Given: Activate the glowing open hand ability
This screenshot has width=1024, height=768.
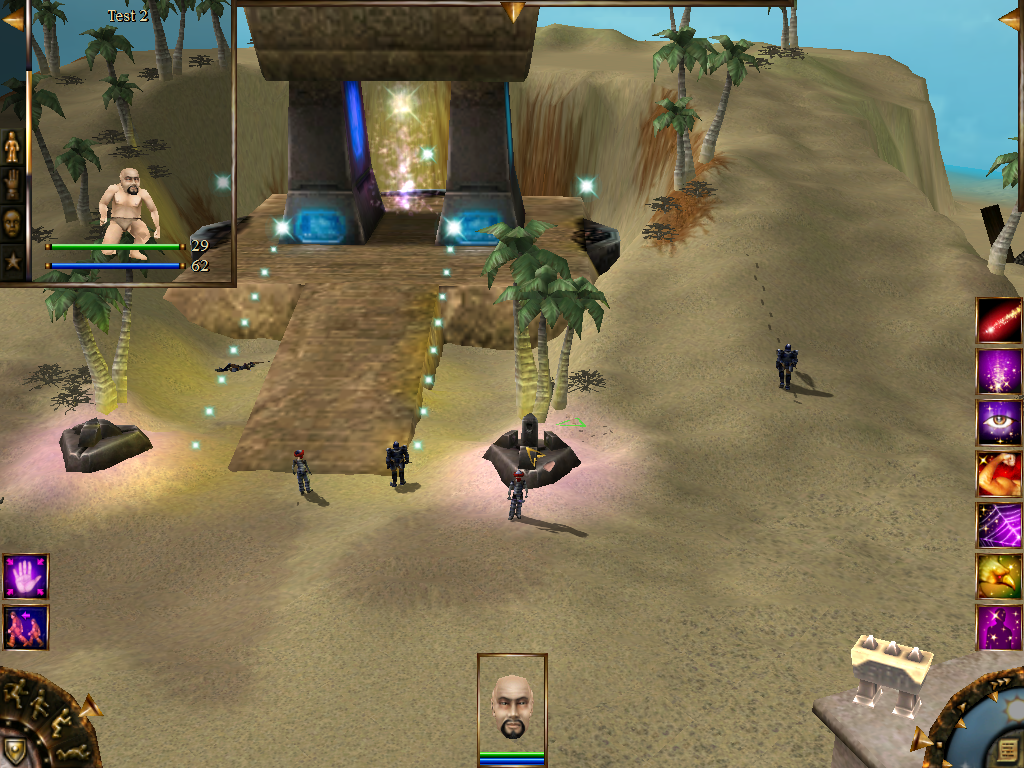Looking at the screenshot, I should coord(25,577).
